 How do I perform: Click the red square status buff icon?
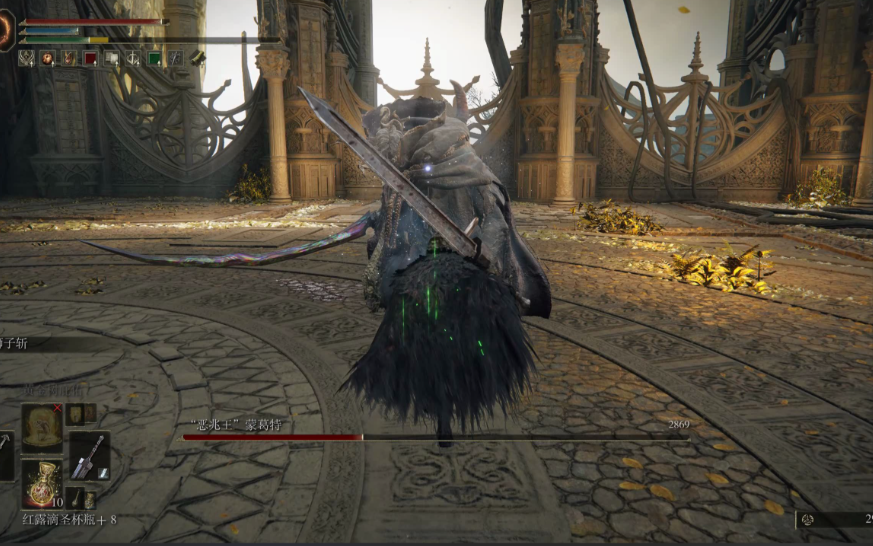[x=90, y=58]
